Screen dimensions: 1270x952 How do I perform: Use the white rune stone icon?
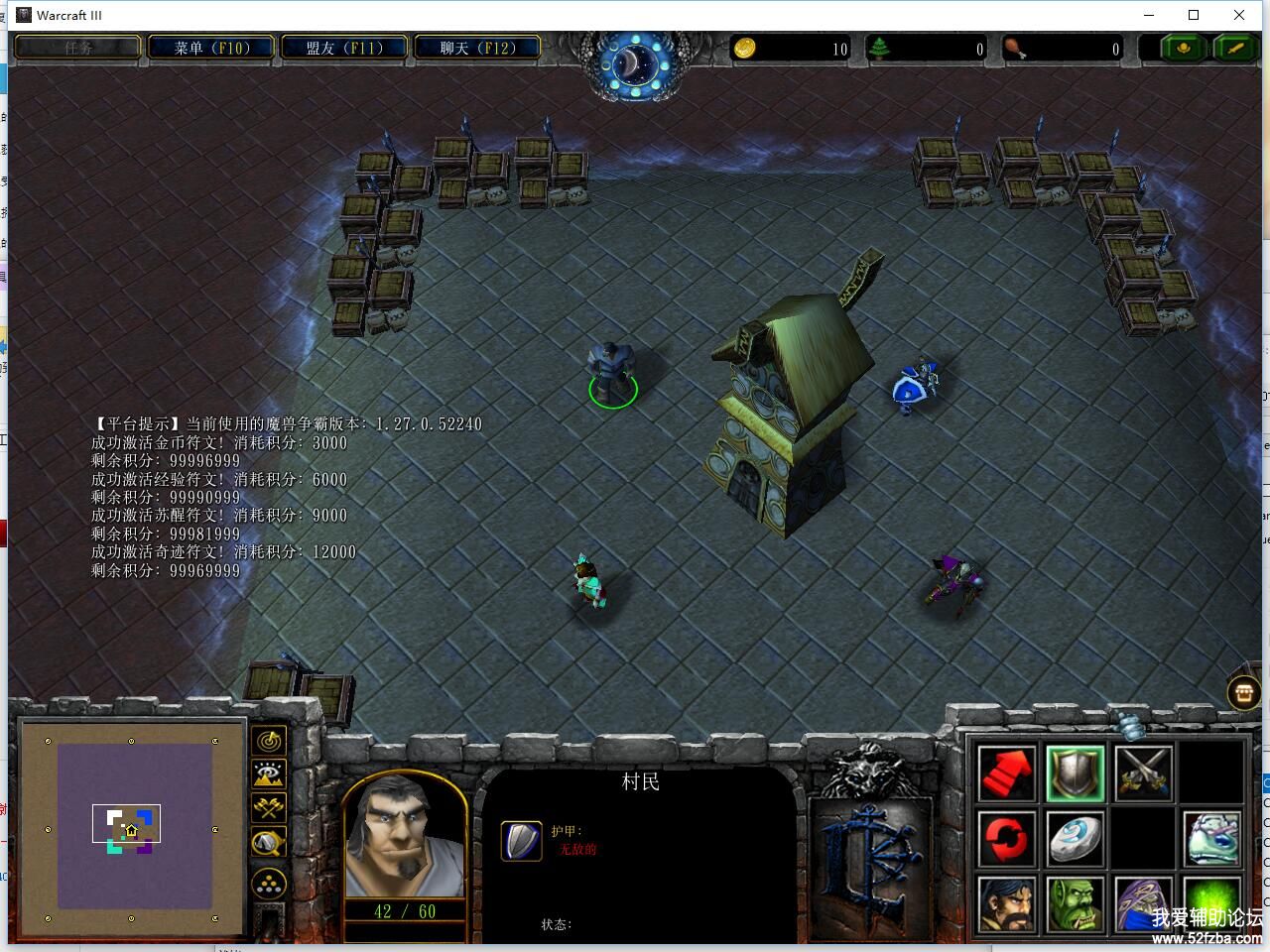(1075, 839)
